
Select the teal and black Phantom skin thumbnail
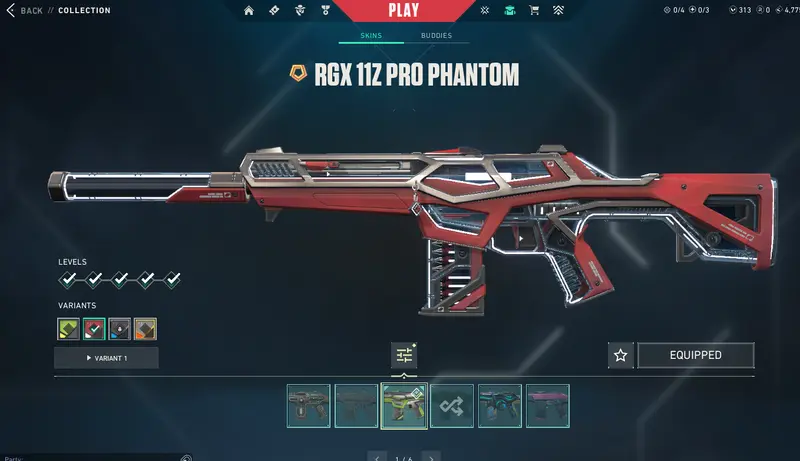(500, 406)
